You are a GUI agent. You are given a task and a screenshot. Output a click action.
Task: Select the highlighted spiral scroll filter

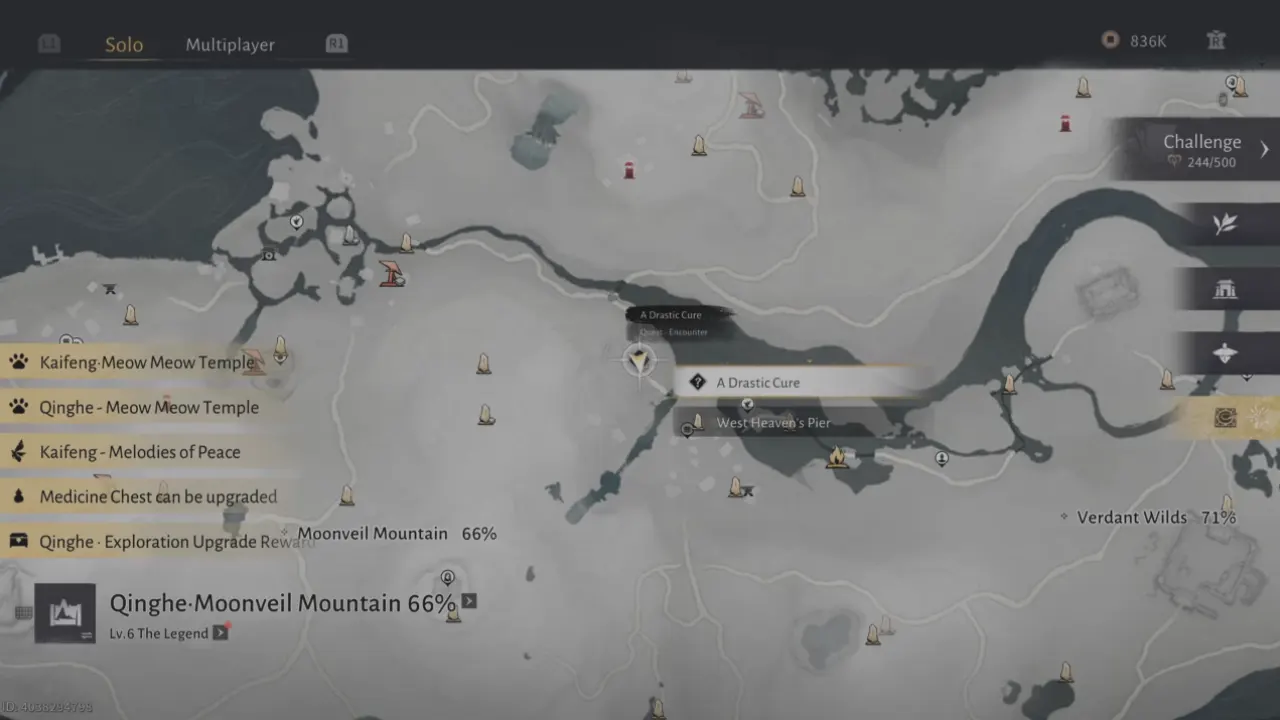click(x=1226, y=418)
